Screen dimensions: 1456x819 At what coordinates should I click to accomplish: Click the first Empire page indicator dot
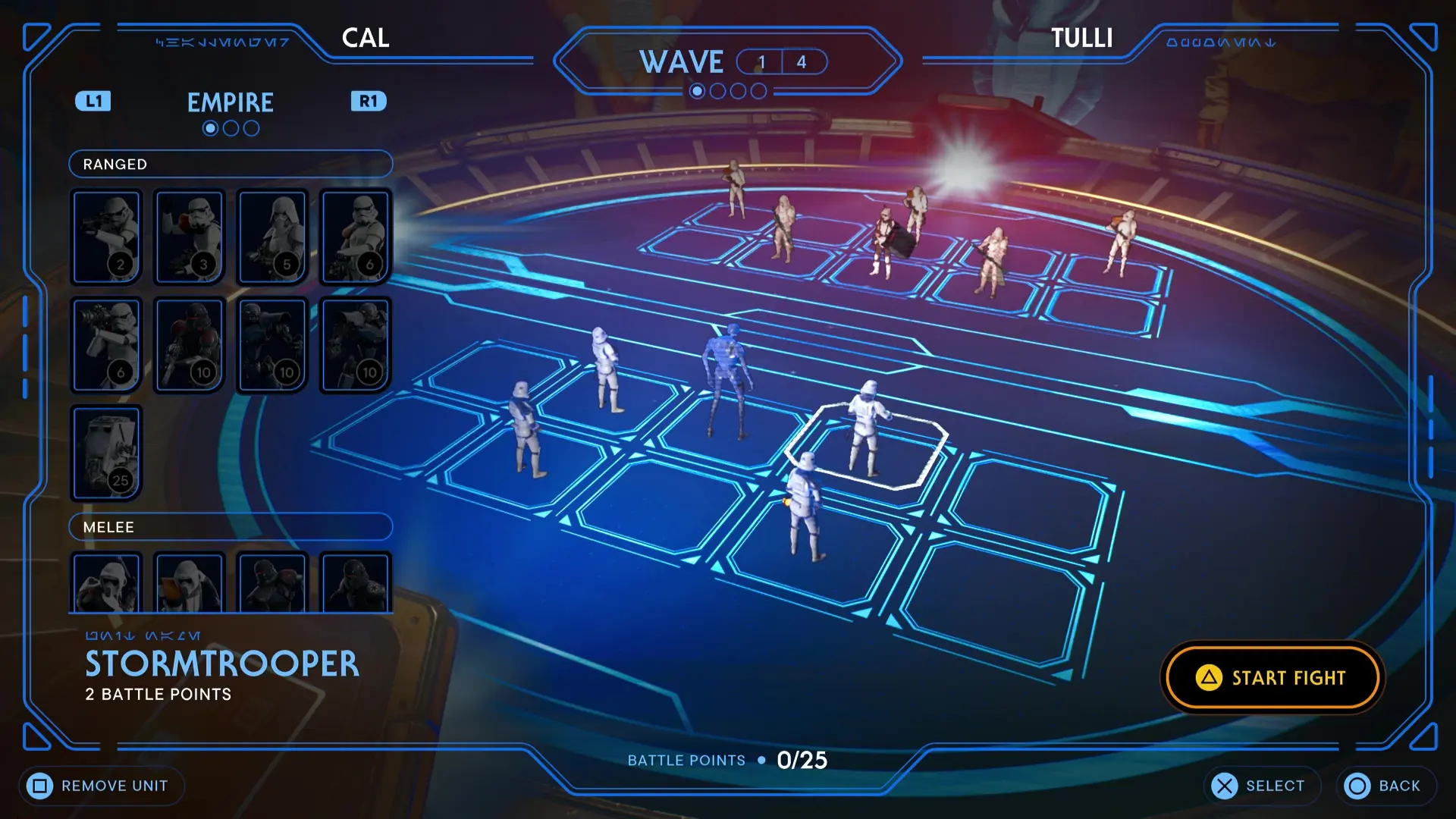coord(210,127)
